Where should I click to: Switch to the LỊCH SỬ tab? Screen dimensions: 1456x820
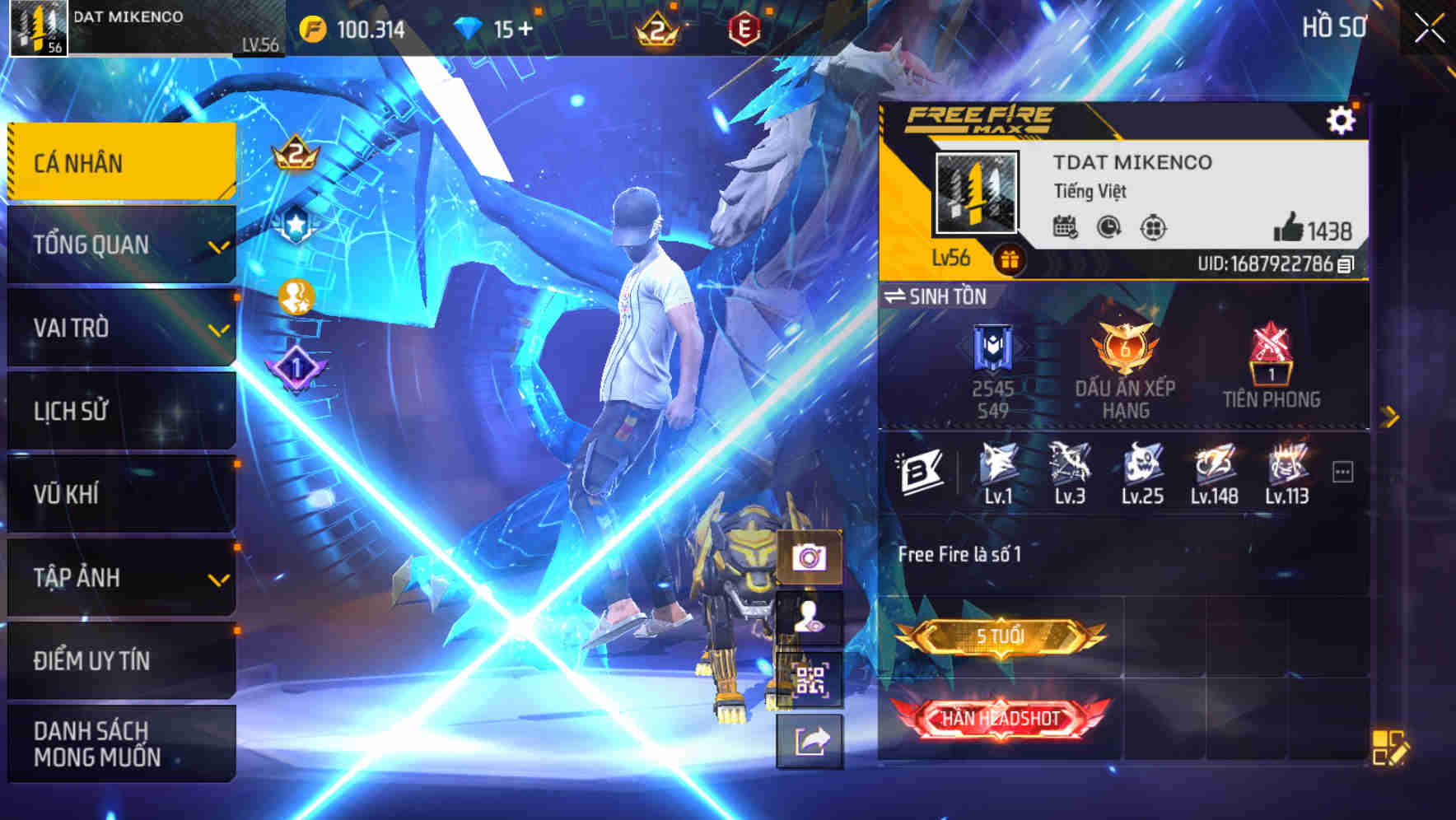[x=121, y=412]
